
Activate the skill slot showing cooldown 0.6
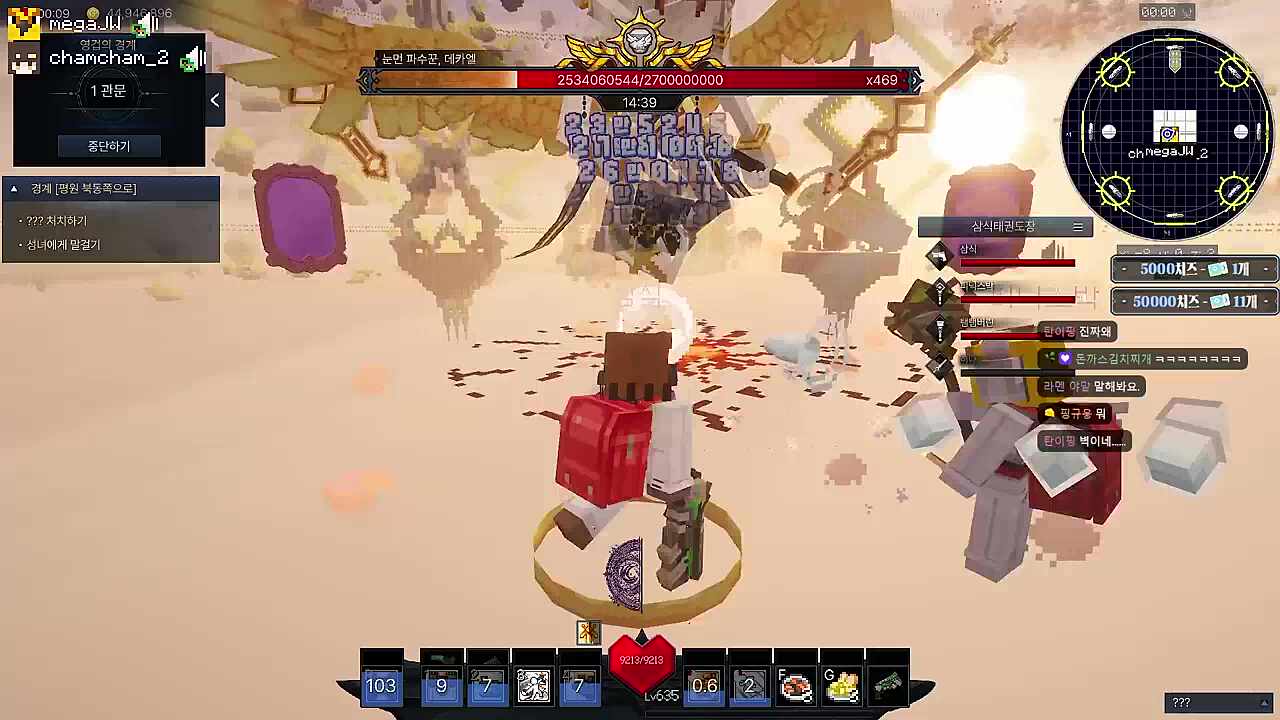[x=704, y=686]
